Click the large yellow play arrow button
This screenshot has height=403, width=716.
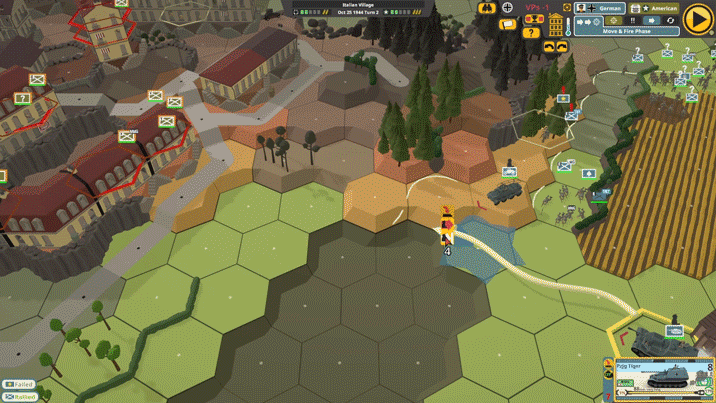click(697, 20)
